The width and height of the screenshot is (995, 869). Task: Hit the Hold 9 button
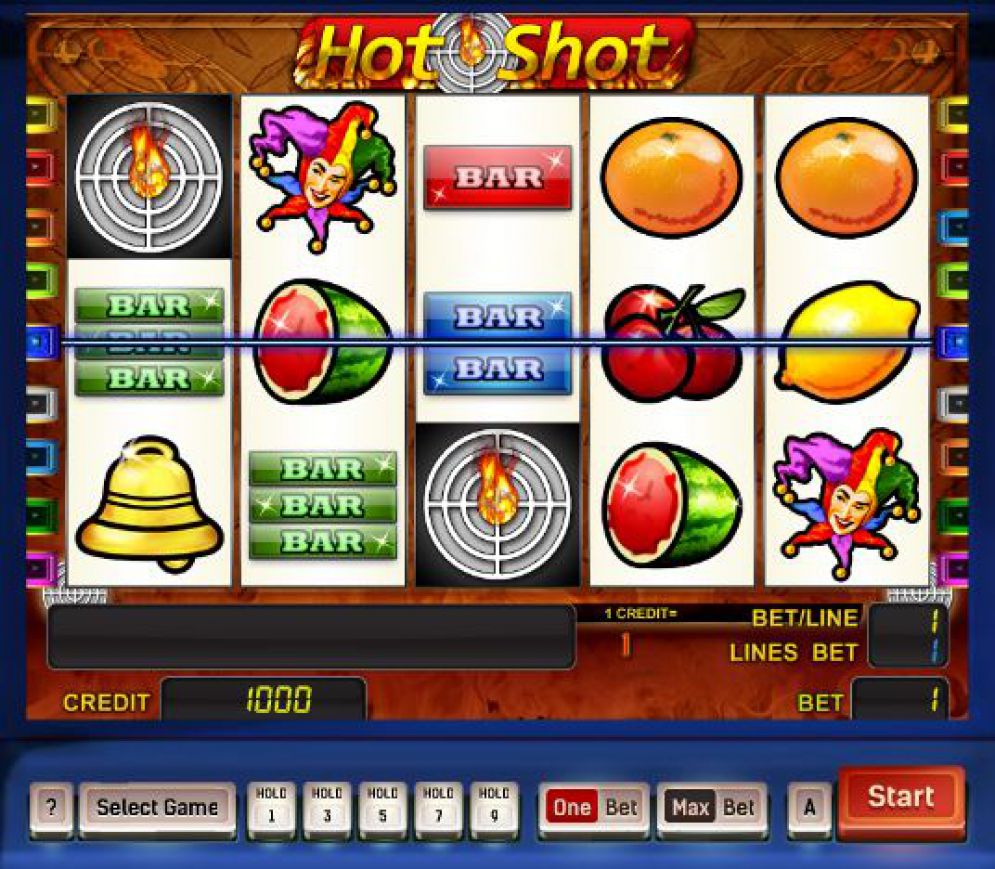tap(494, 806)
